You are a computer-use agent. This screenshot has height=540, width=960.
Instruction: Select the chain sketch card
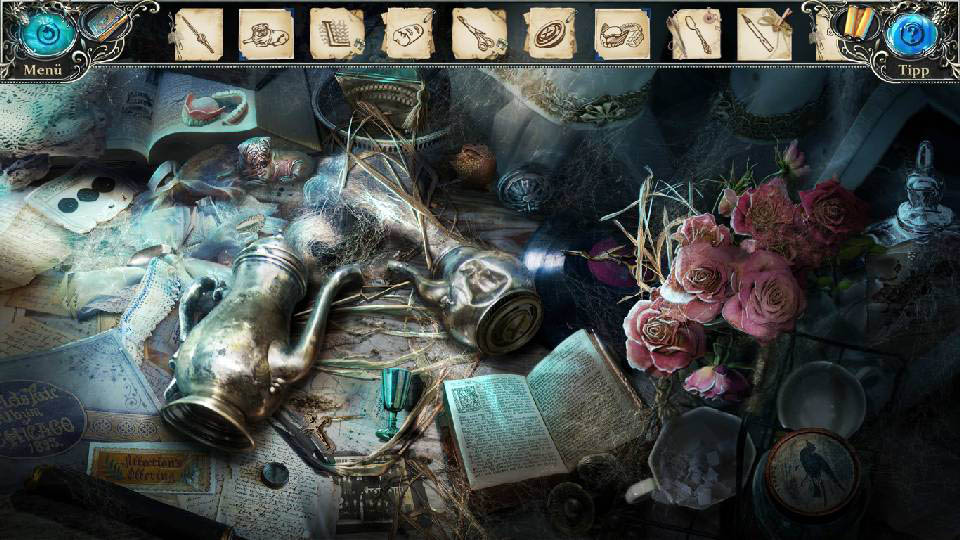coord(197,34)
